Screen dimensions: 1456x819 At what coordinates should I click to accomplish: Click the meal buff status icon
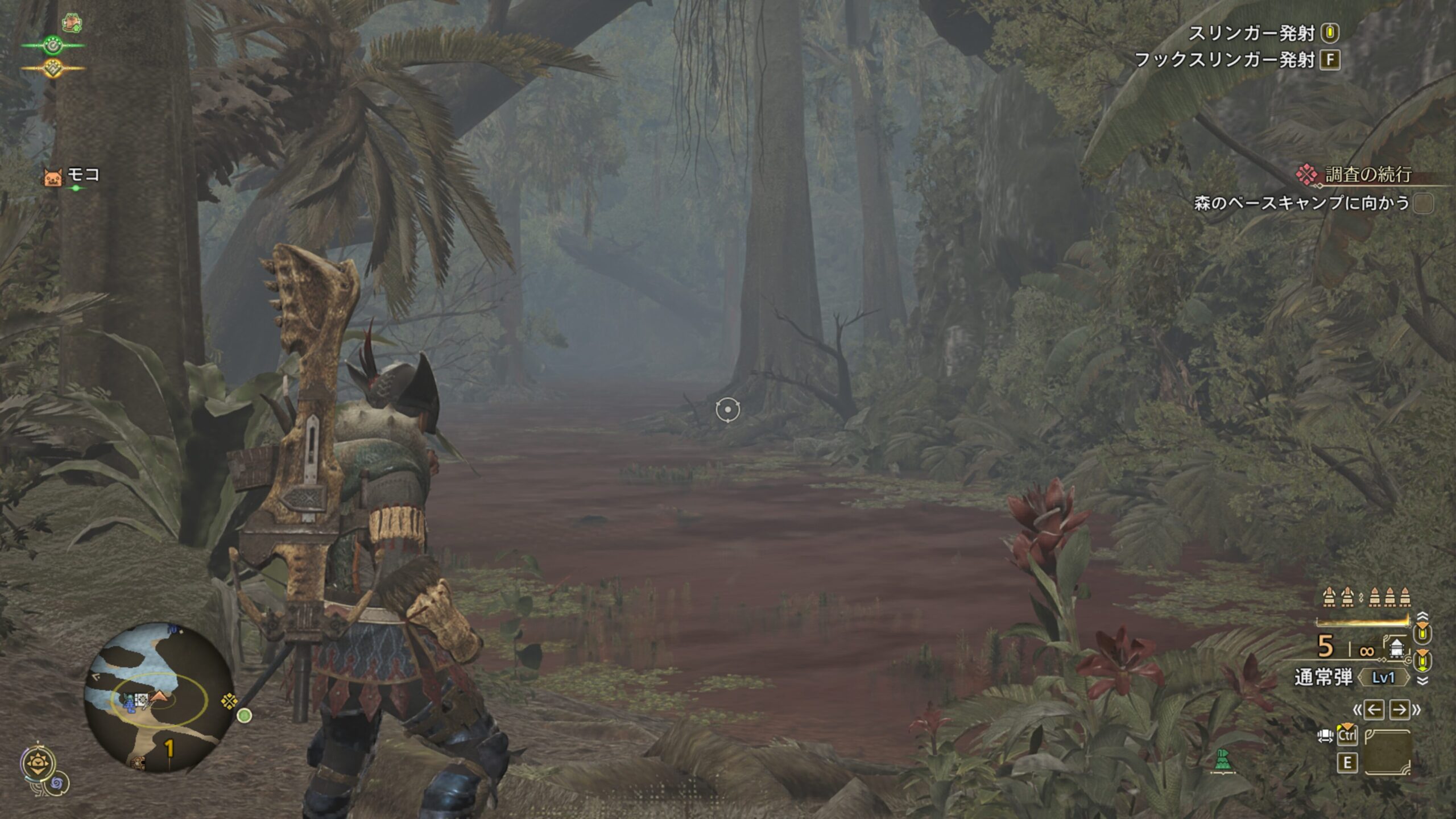click(72, 23)
